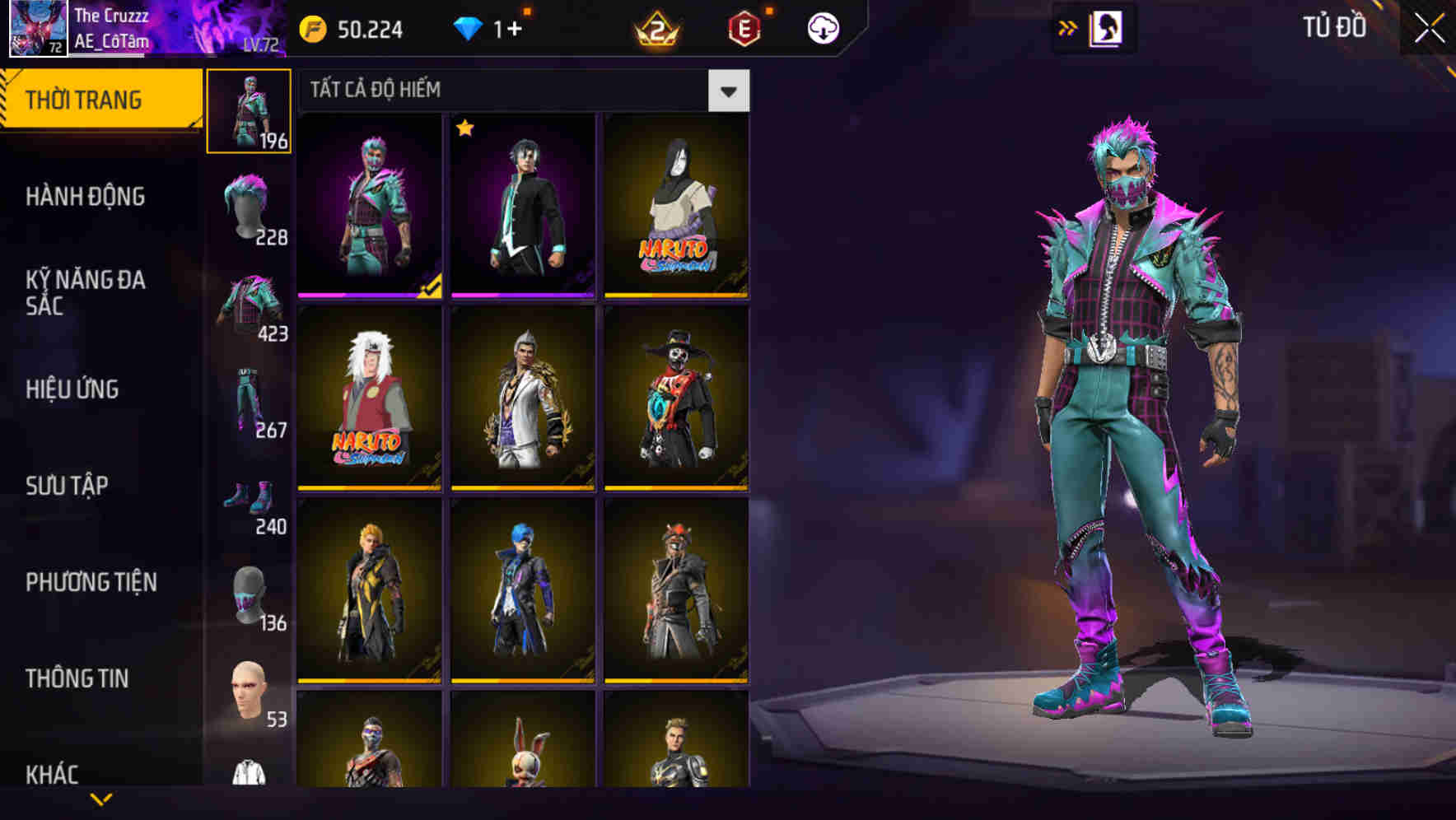Expand the sidebar with the bottom chevron
Screen dimensions: 1456x820
click(99, 800)
